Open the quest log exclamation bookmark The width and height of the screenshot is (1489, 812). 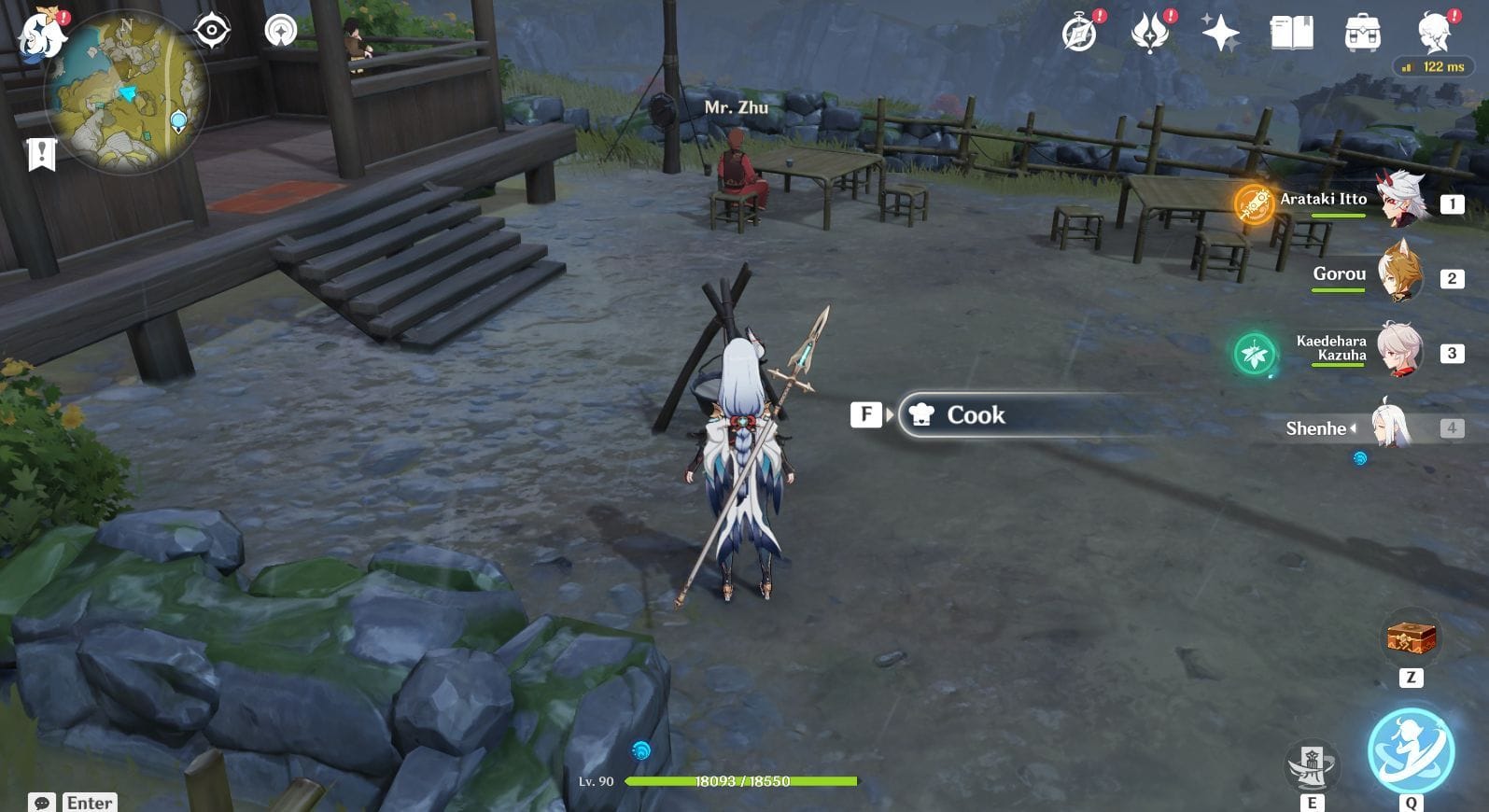click(42, 154)
